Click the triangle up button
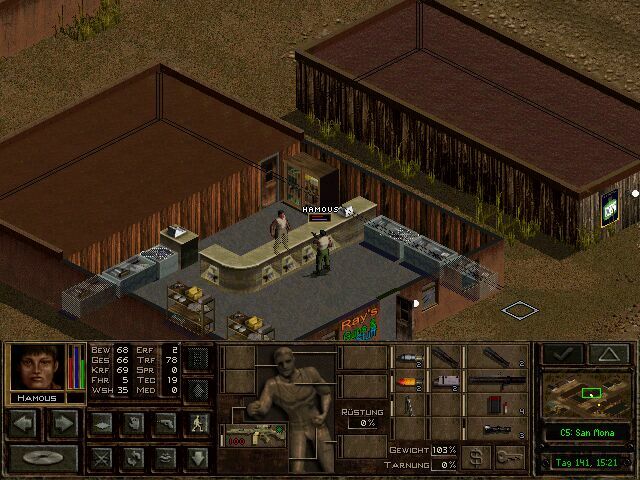640x480 pixels. [x=608, y=354]
